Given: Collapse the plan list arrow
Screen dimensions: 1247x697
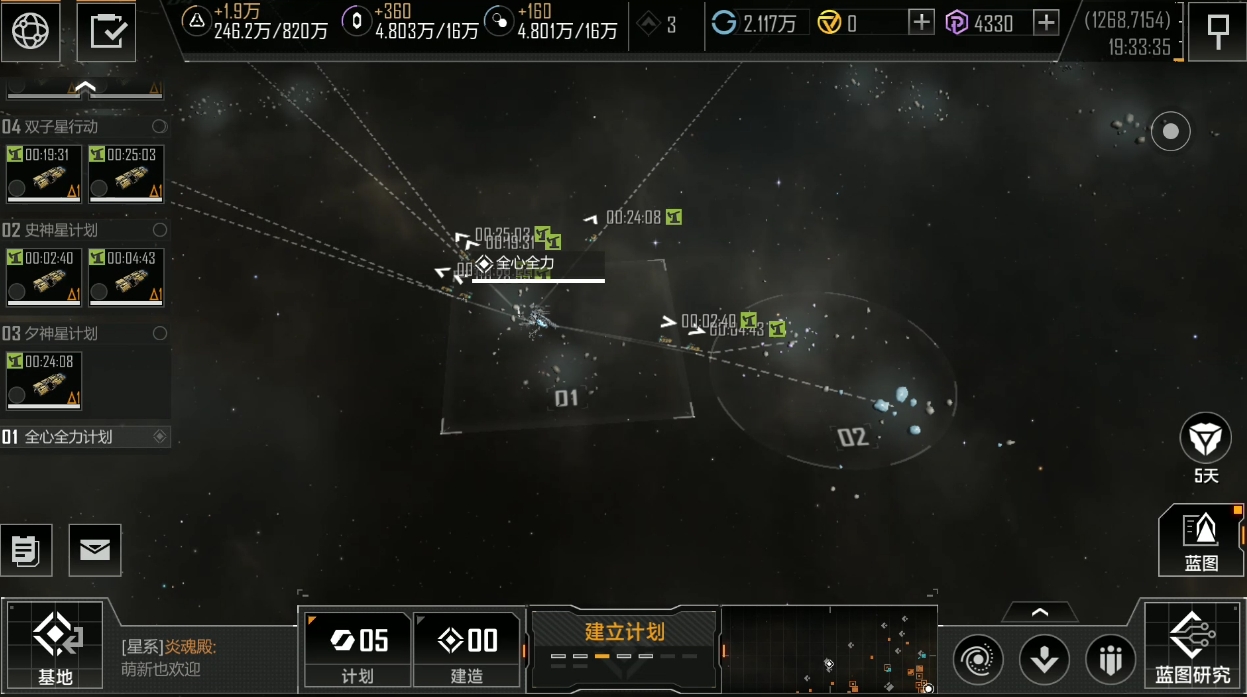Looking at the screenshot, I should tap(85, 89).
